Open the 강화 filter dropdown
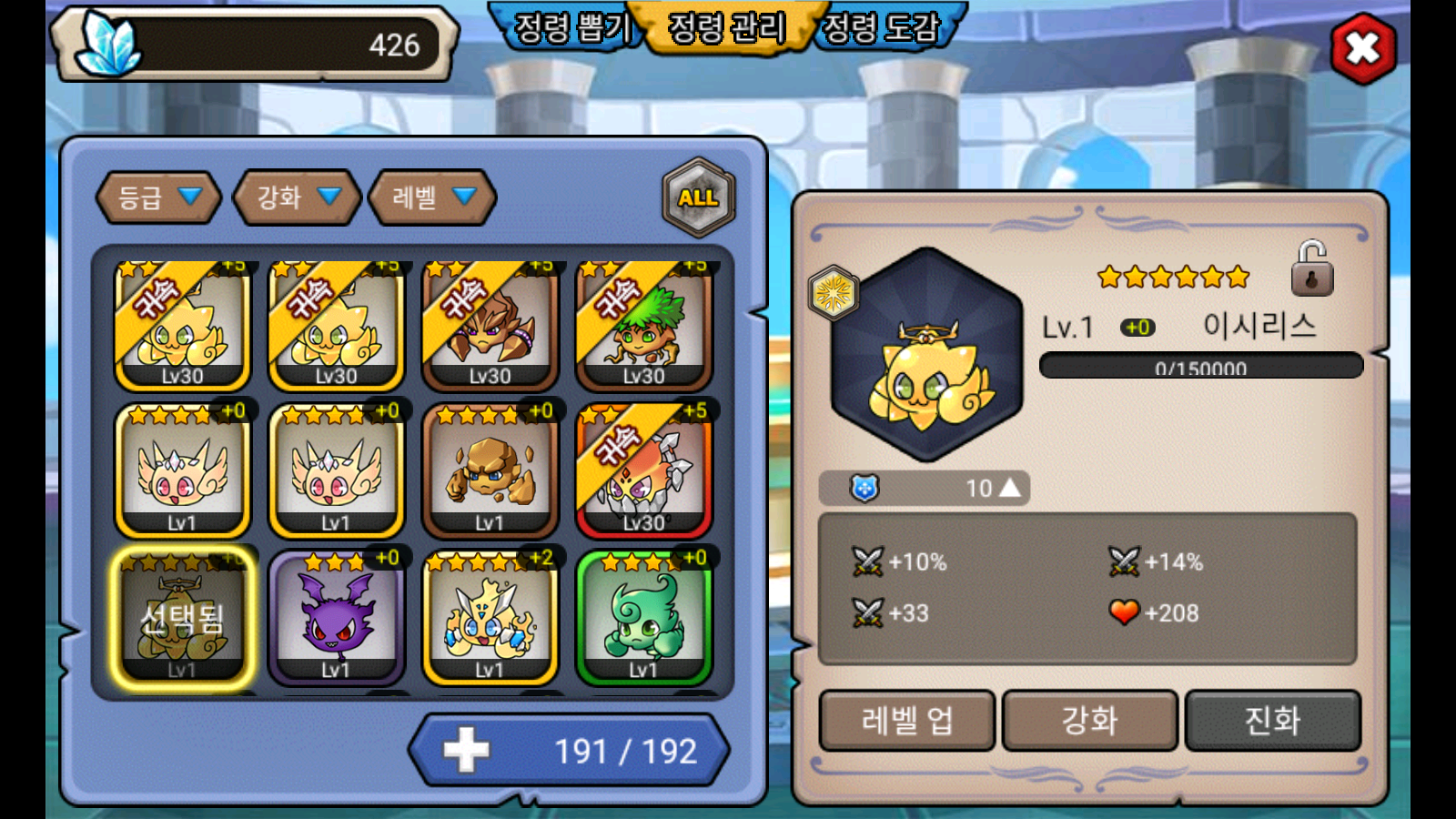Viewport: 1456px width, 819px height. pyautogui.click(x=297, y=197)
